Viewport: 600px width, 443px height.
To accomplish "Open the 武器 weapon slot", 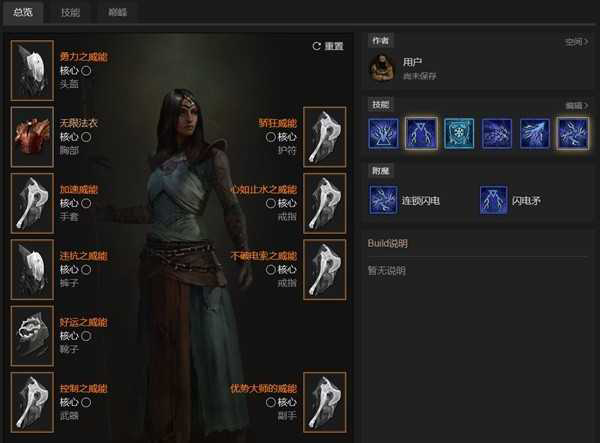I will (32, 400).
